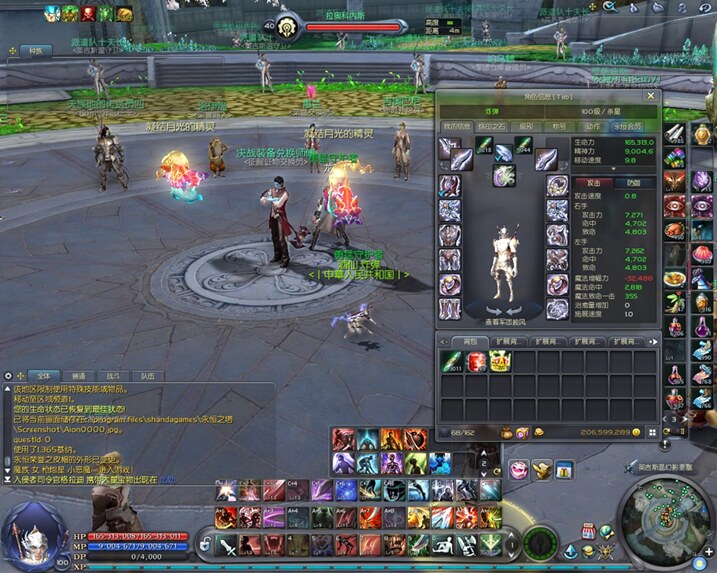Toggle the hotbar padlock
This screenshot has width=717, height=573.
(206, 543)
